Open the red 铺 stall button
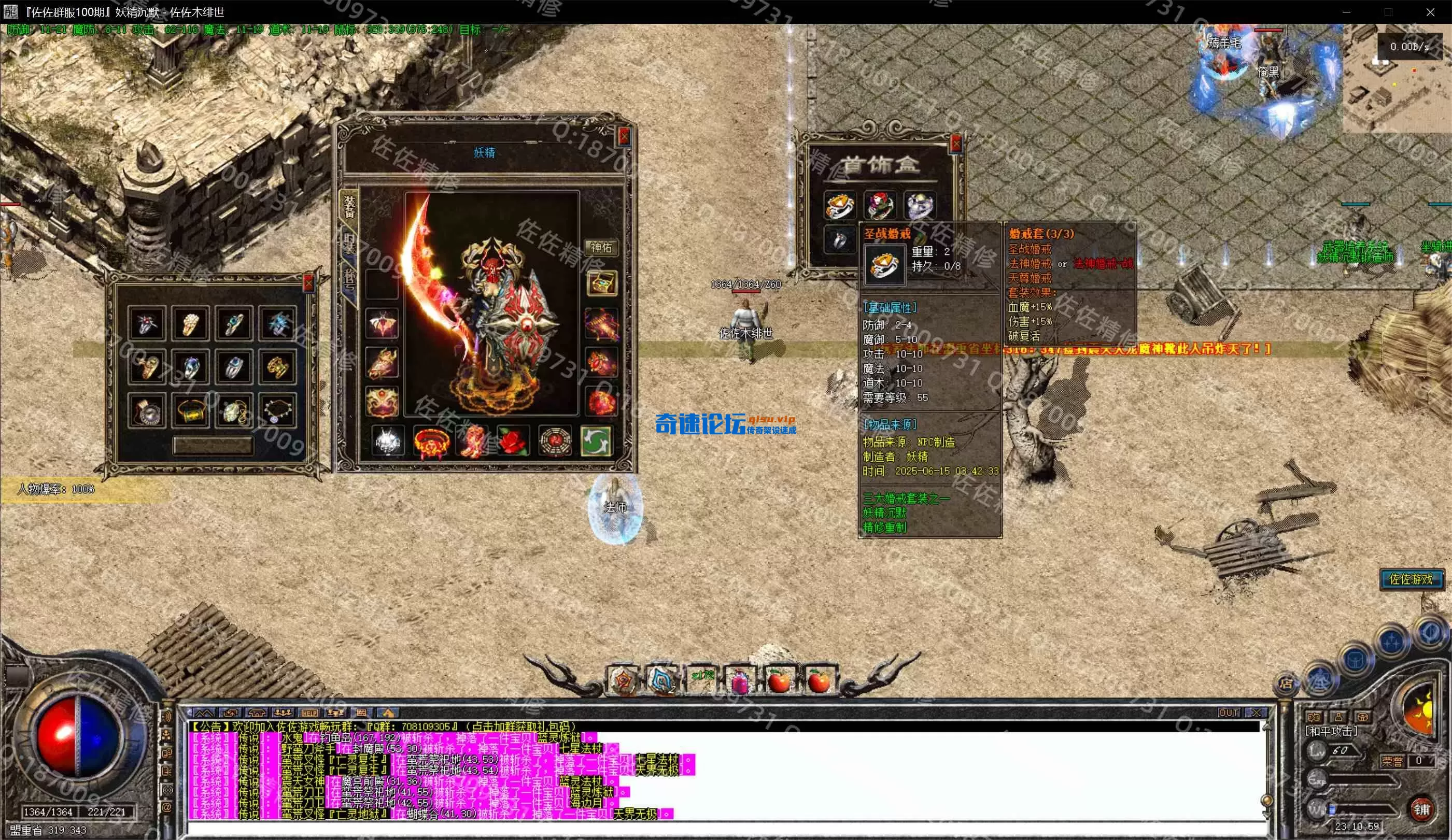Viewport: 1452px width, 840px height. (1421, 809)
